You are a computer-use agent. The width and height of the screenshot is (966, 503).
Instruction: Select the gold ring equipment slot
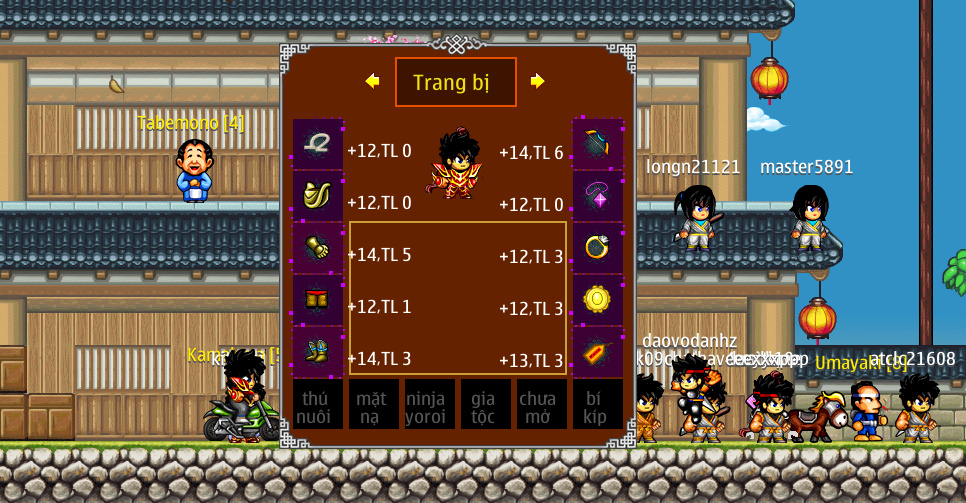coord(597,248)
